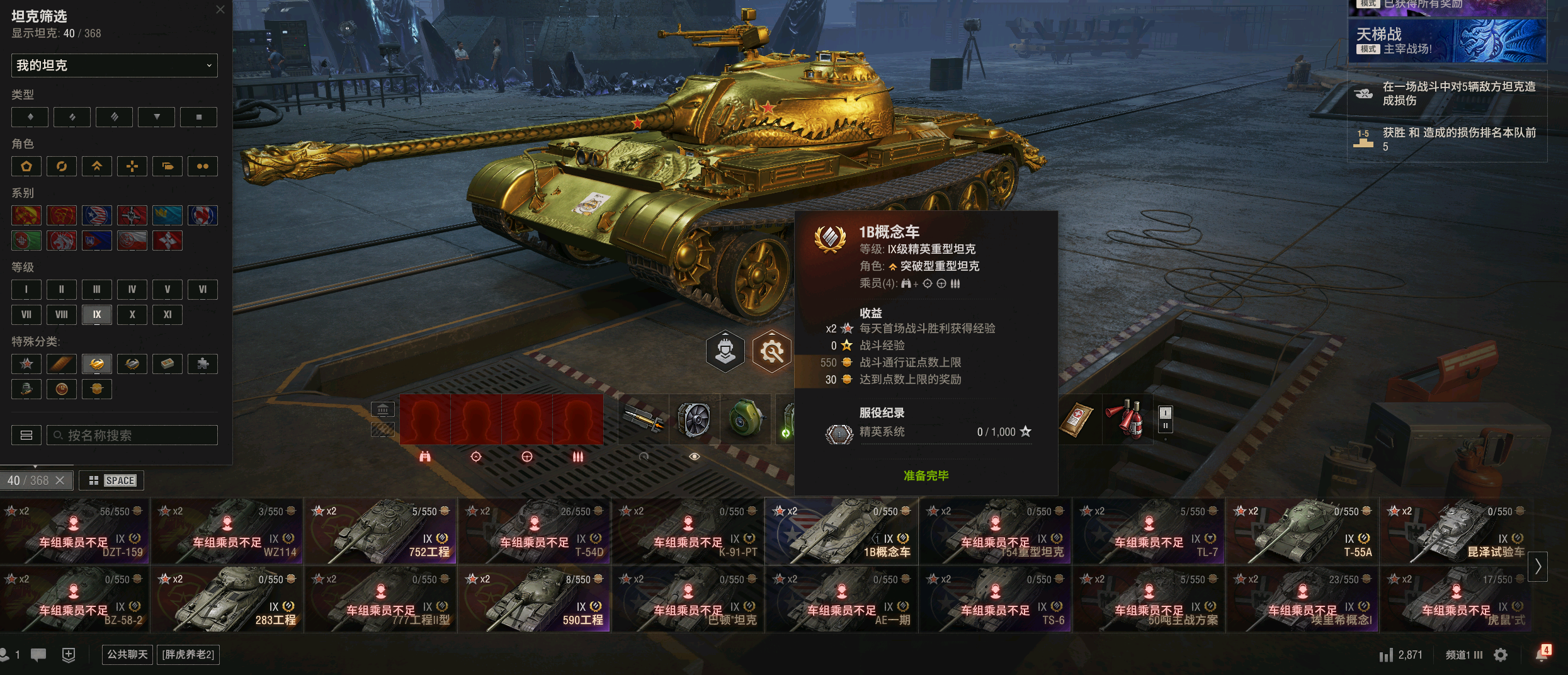Open the 我的坦克 dropdown
Screen dimensions: 1568x675
115,65
